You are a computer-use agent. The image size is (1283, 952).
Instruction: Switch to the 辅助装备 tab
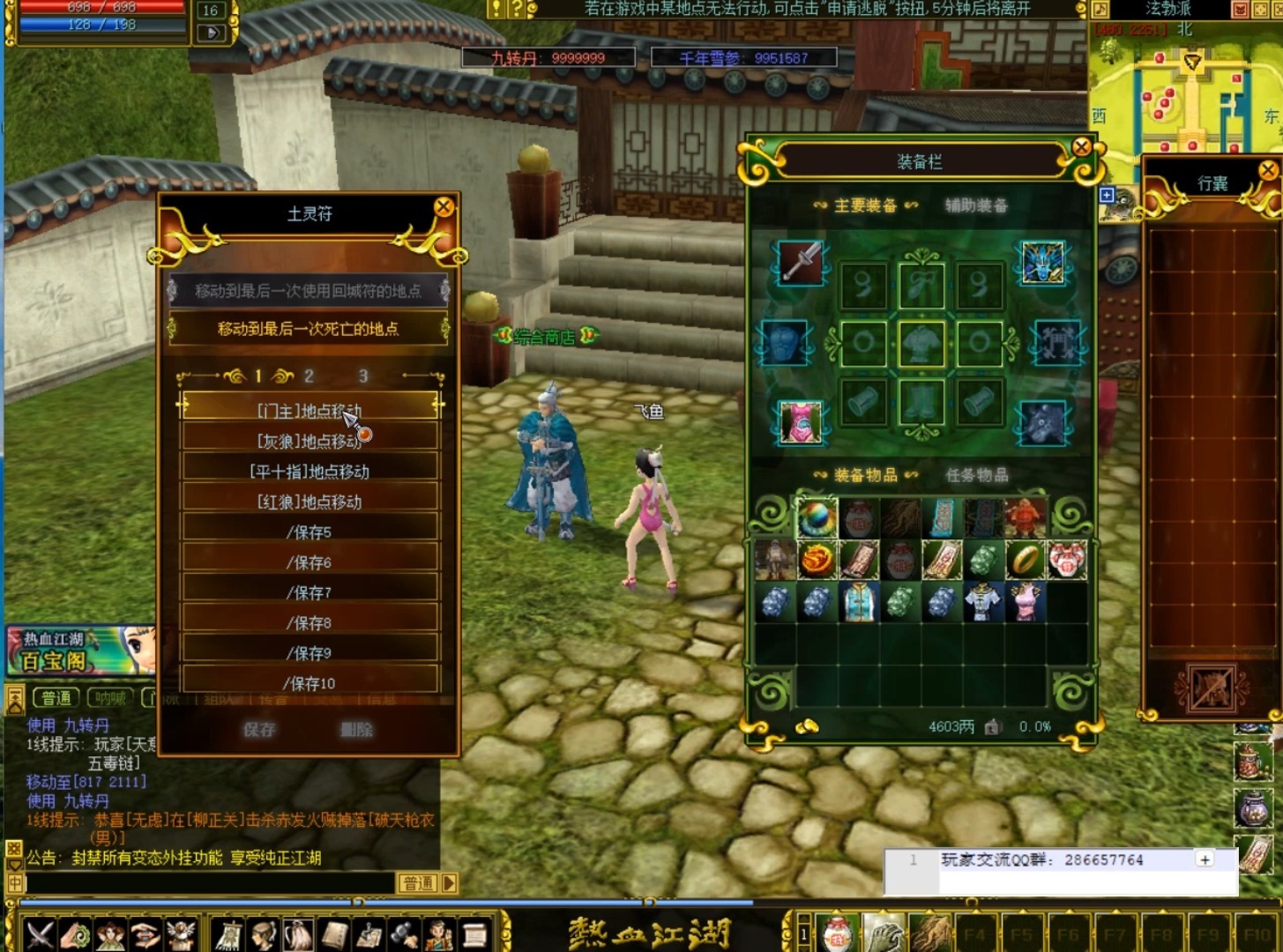(976, 205)
